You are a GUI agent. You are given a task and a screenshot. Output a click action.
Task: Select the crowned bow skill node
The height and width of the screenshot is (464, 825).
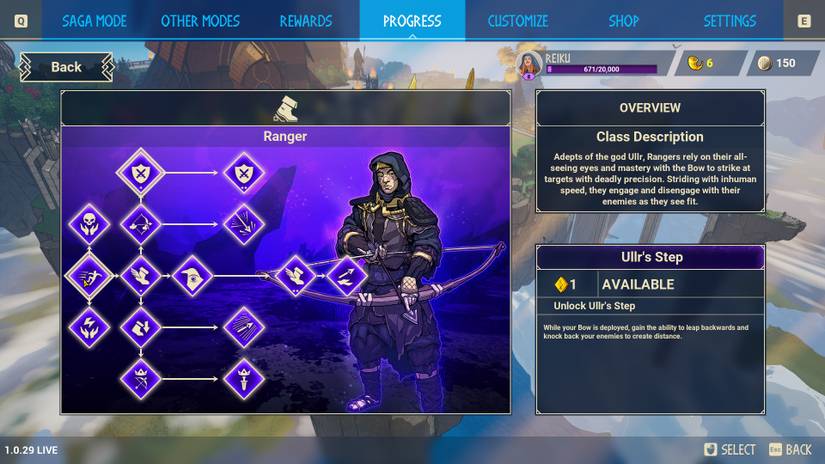(x=141, y=378)
